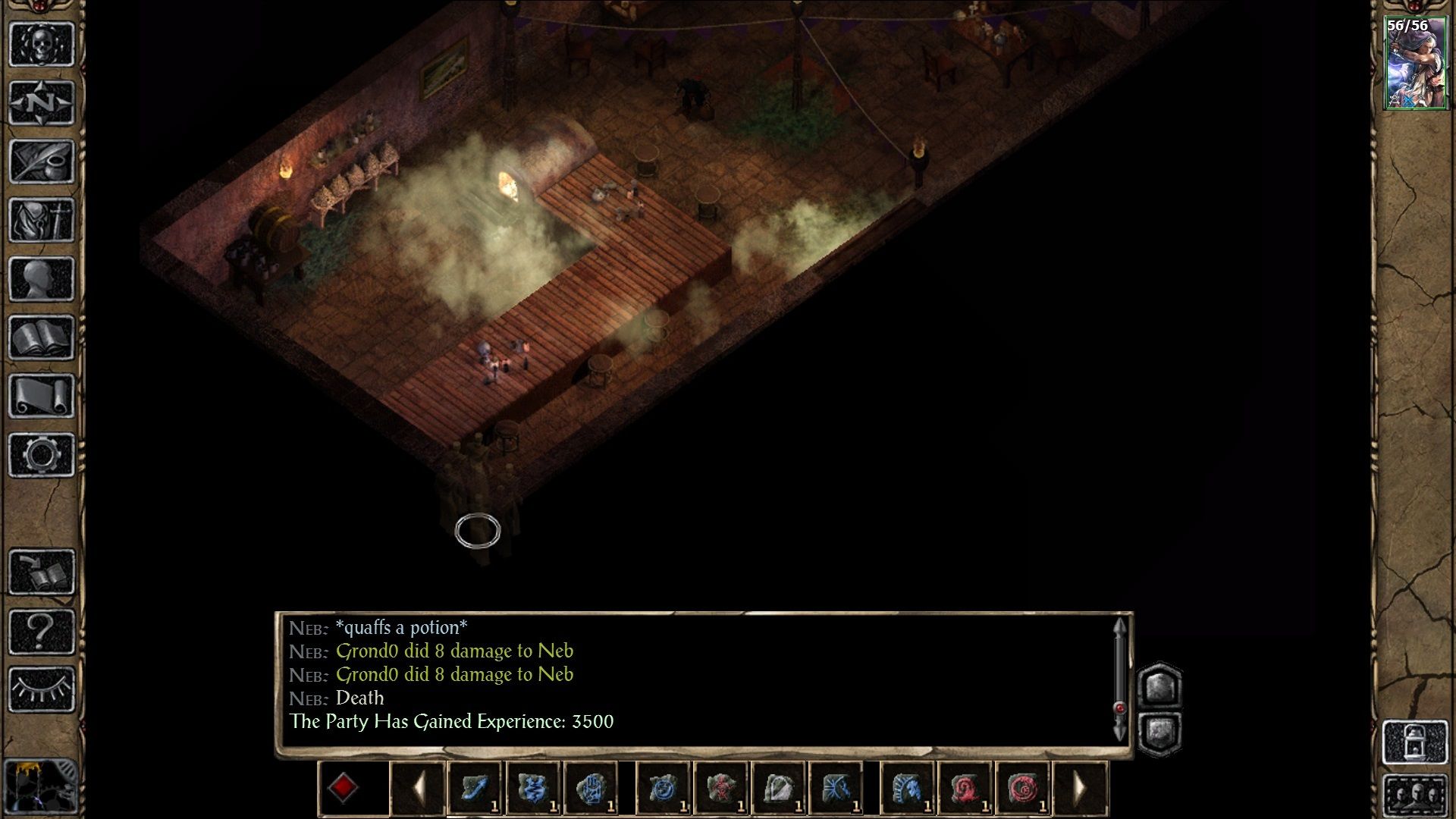The image size is (1456, 819).
Task: Open the inventory screen
Action: [42, 220]
